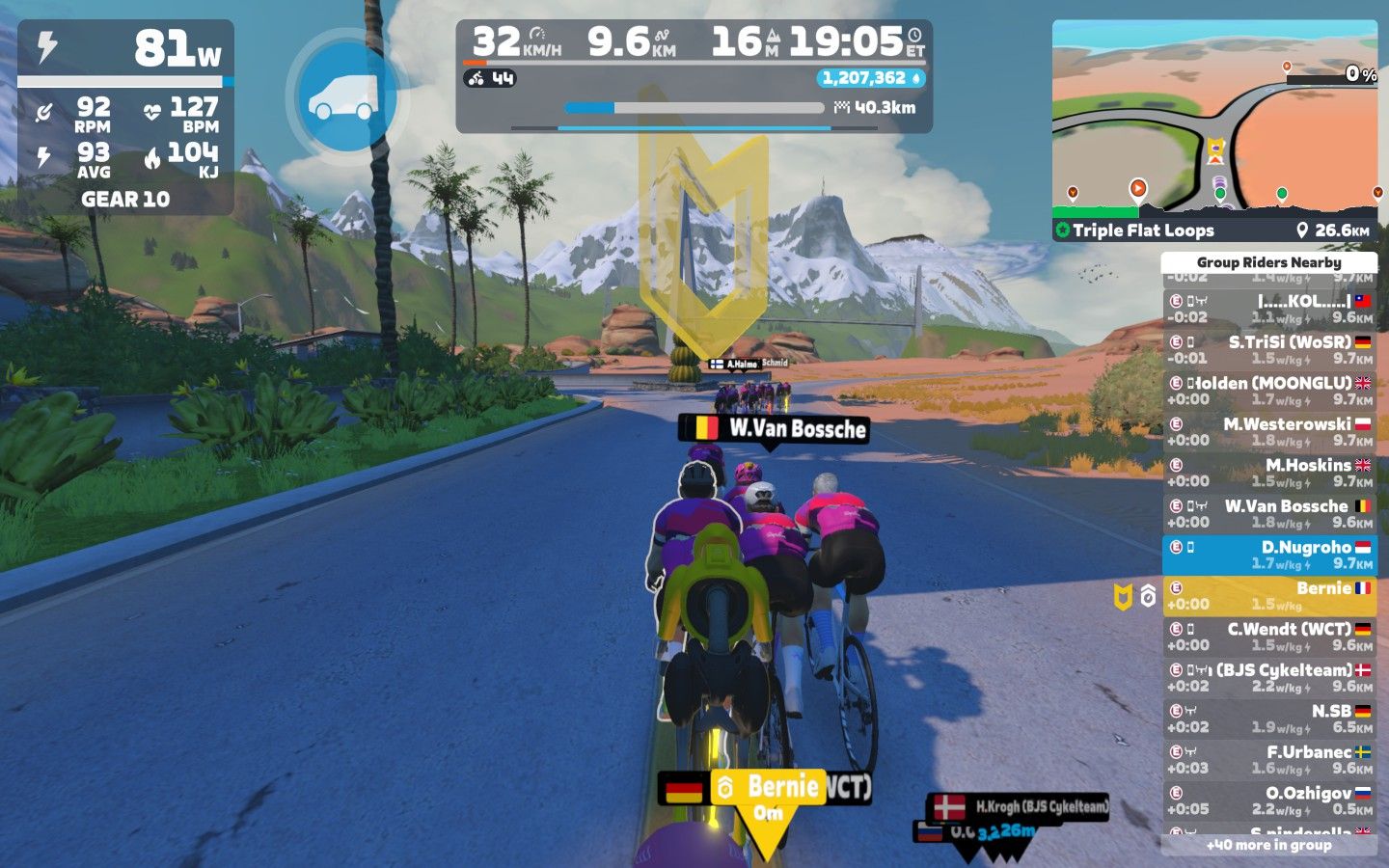This screenshot has width=1389, height=868.
Task: Select O.Ozhigov in the riders list
Action: click(x=1269, y=800)
